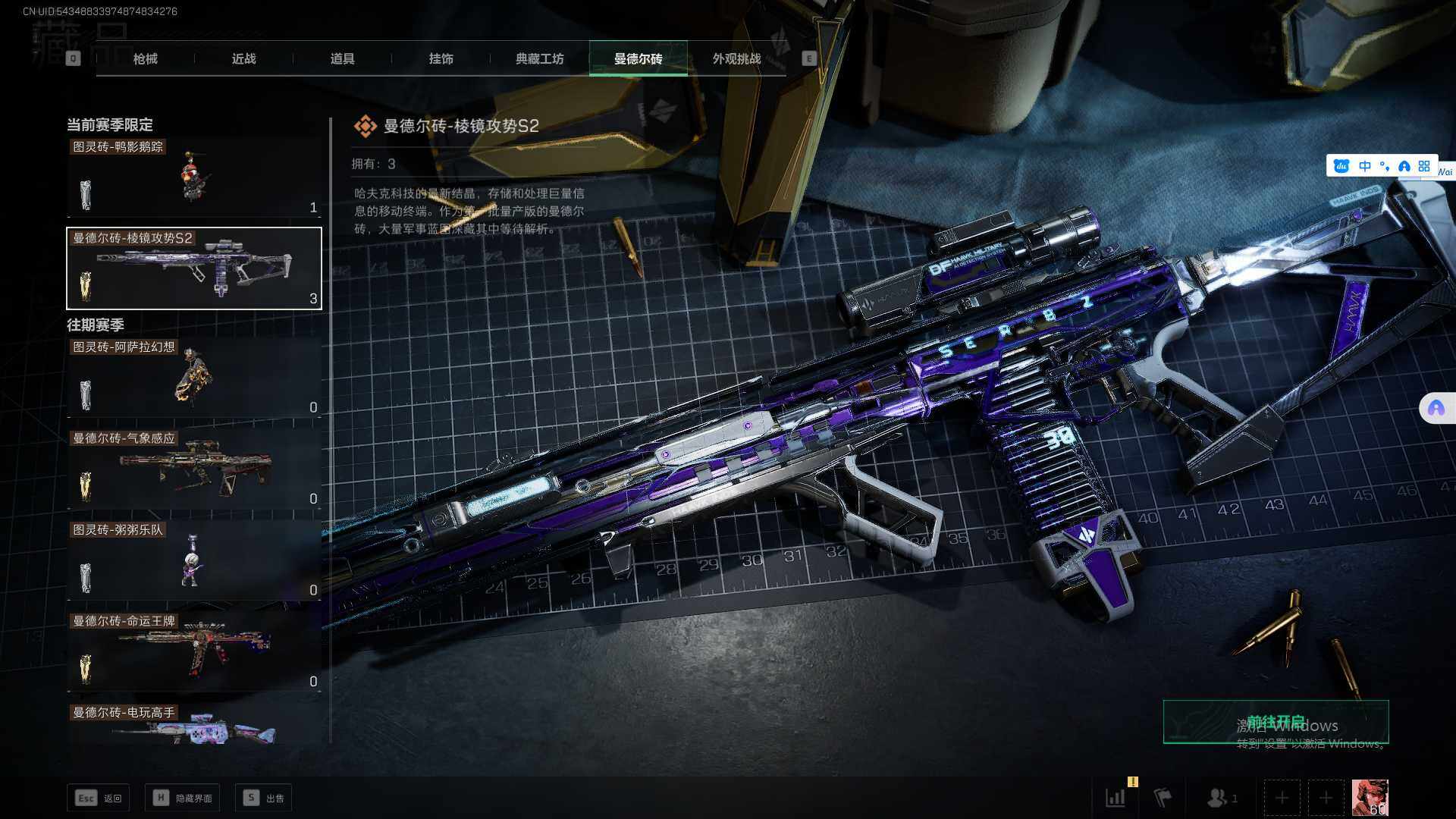Screen dimensions: 1456x819
Task: Toggle the 中 input method indicator
Action: pyautogui.click(x=1364, y=166)
